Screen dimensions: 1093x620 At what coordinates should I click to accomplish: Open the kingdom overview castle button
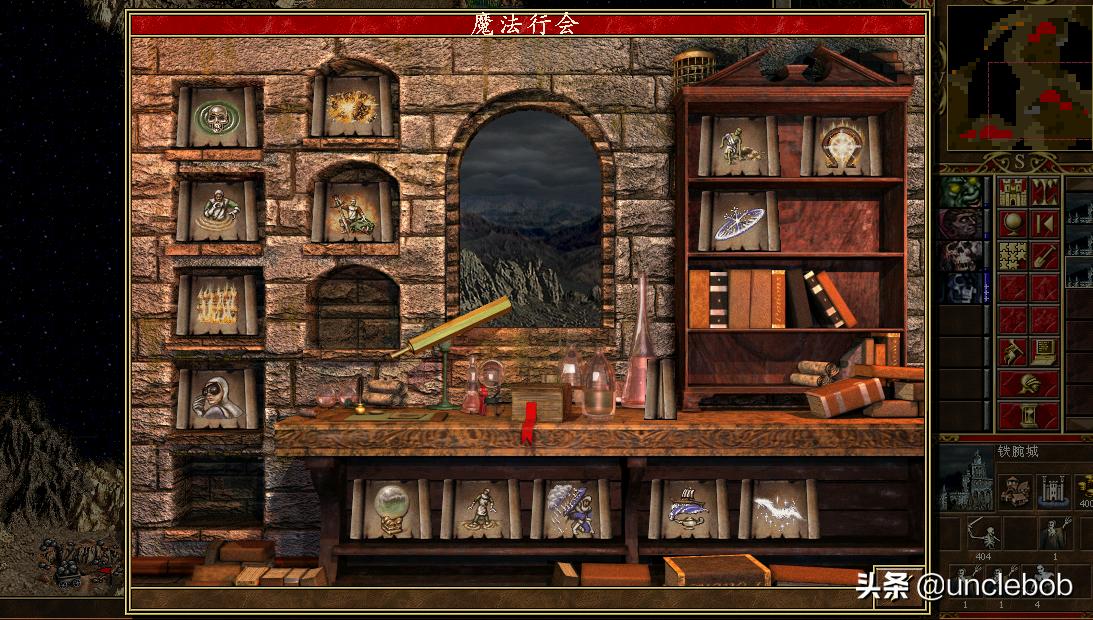pos(1013,192)
